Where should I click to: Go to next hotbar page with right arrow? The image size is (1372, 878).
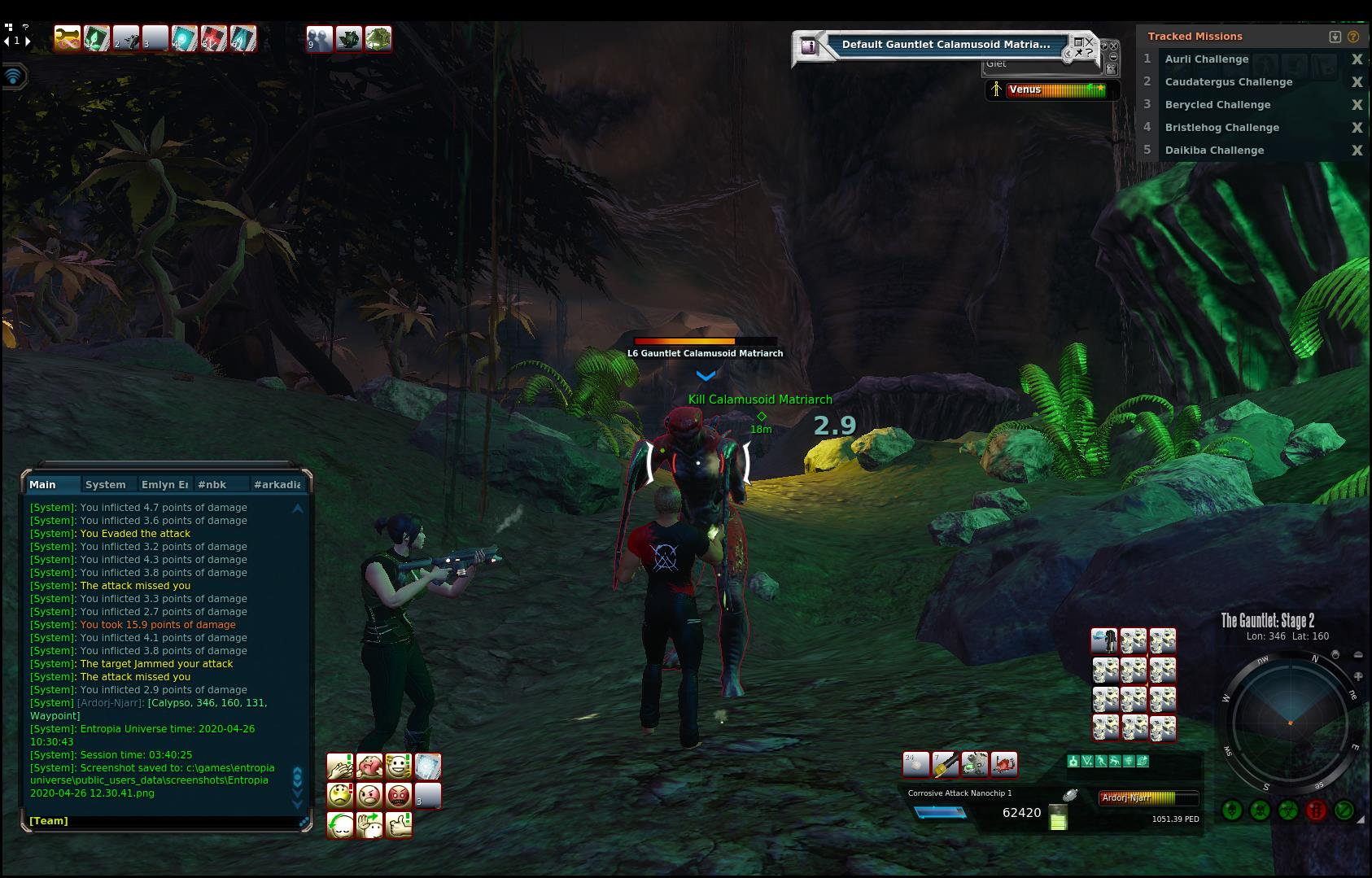point(28,41)
